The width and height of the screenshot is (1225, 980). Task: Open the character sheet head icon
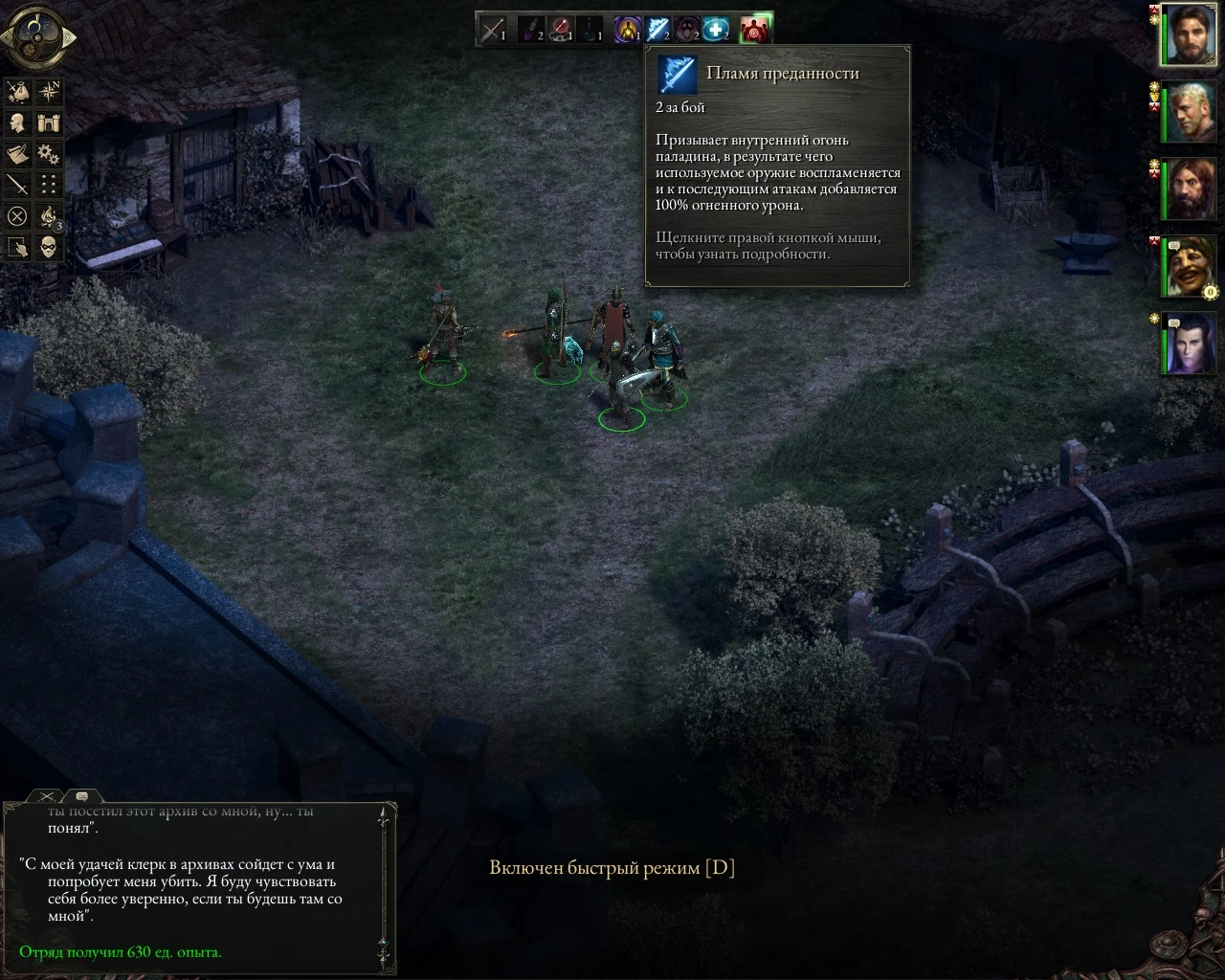pos(17,122)
